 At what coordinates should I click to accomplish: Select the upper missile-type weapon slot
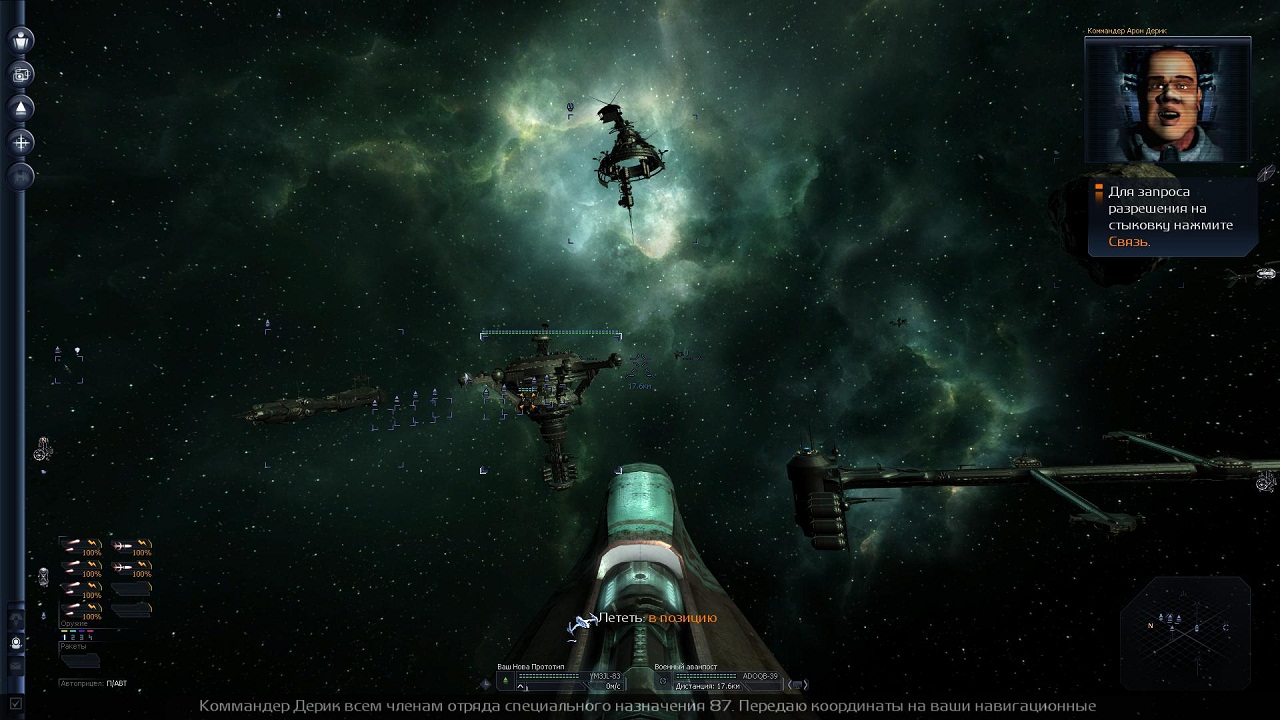131,546
